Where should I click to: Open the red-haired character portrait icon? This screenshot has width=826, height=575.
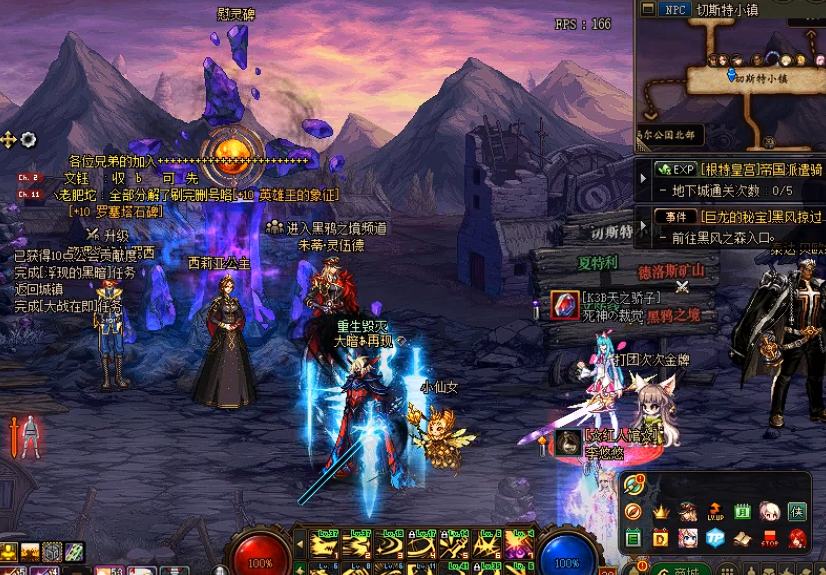click(797, 539)
